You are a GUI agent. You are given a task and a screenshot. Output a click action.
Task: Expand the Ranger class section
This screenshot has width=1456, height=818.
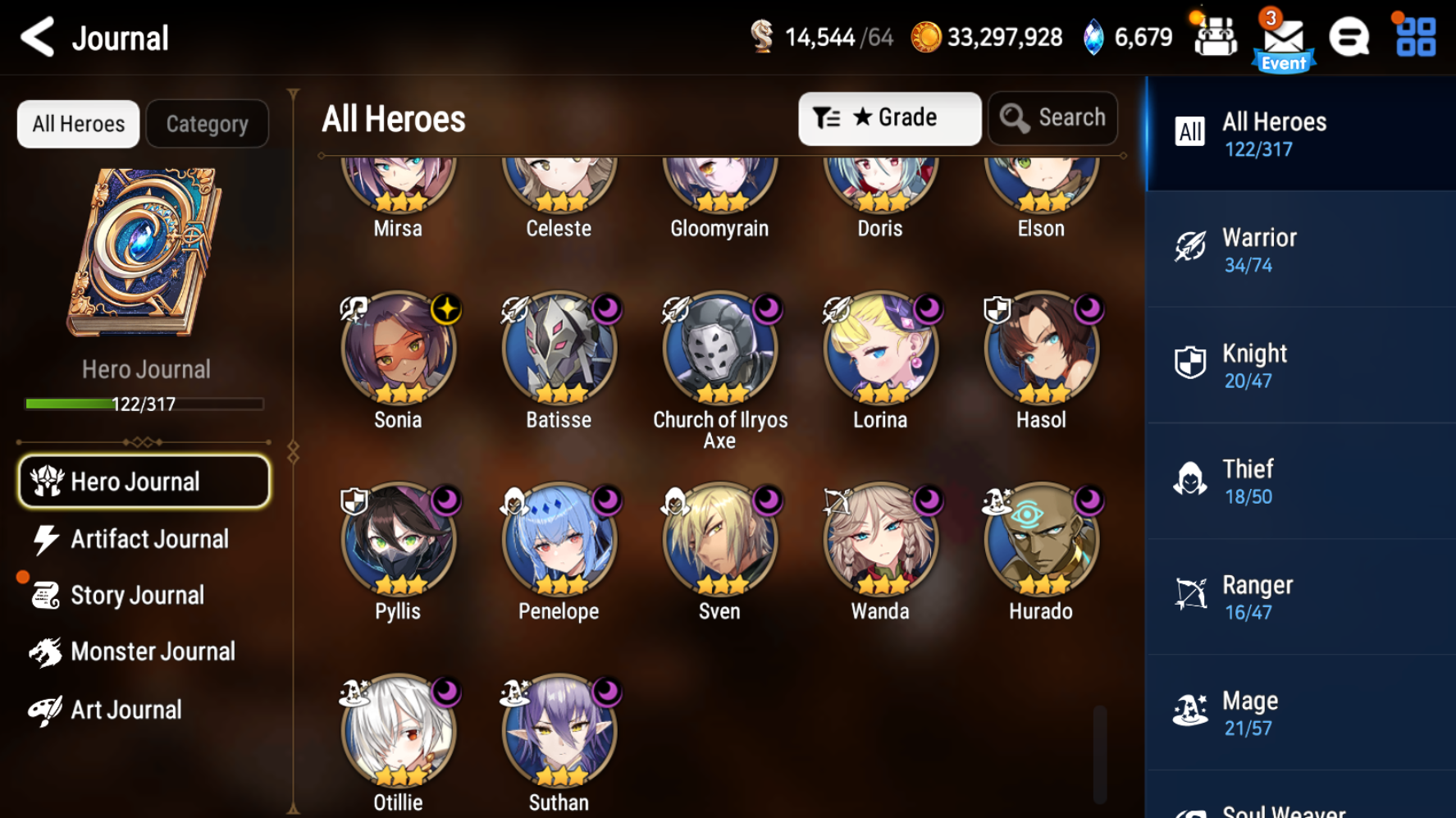click(1300, 596)
